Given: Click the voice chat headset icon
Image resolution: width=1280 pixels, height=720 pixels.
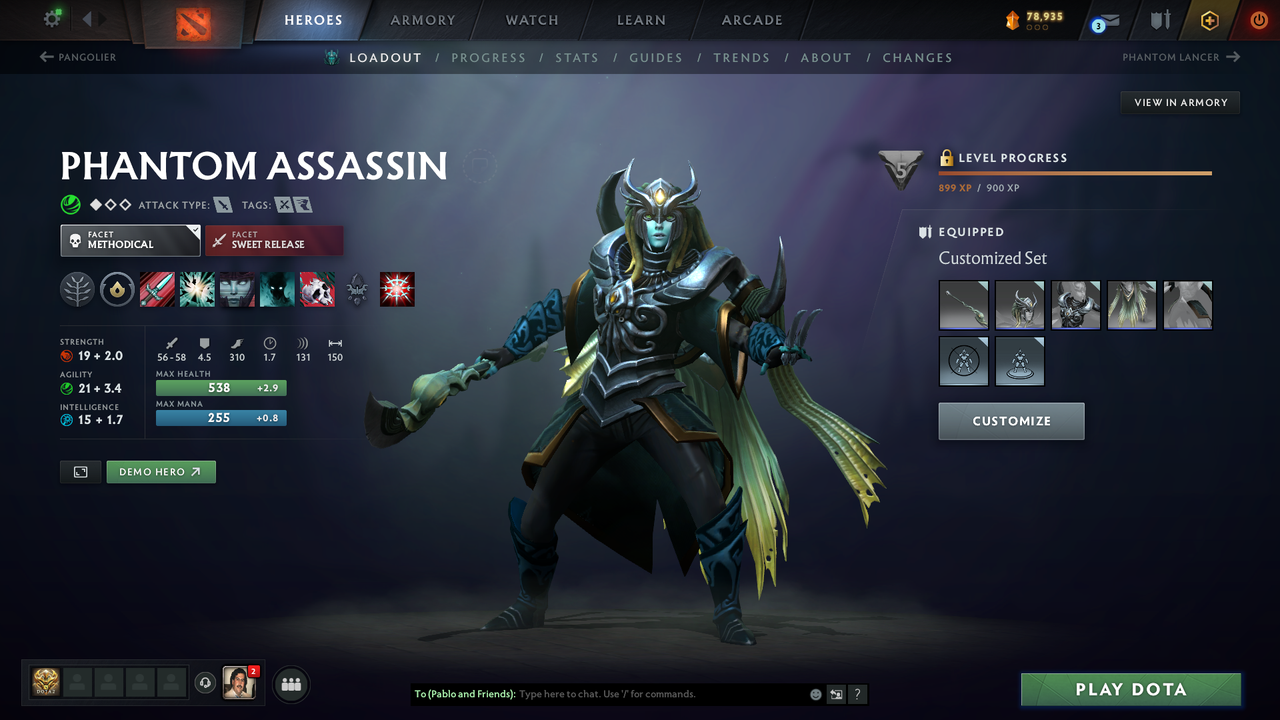Looking at the screenshot, I should 207,683.
